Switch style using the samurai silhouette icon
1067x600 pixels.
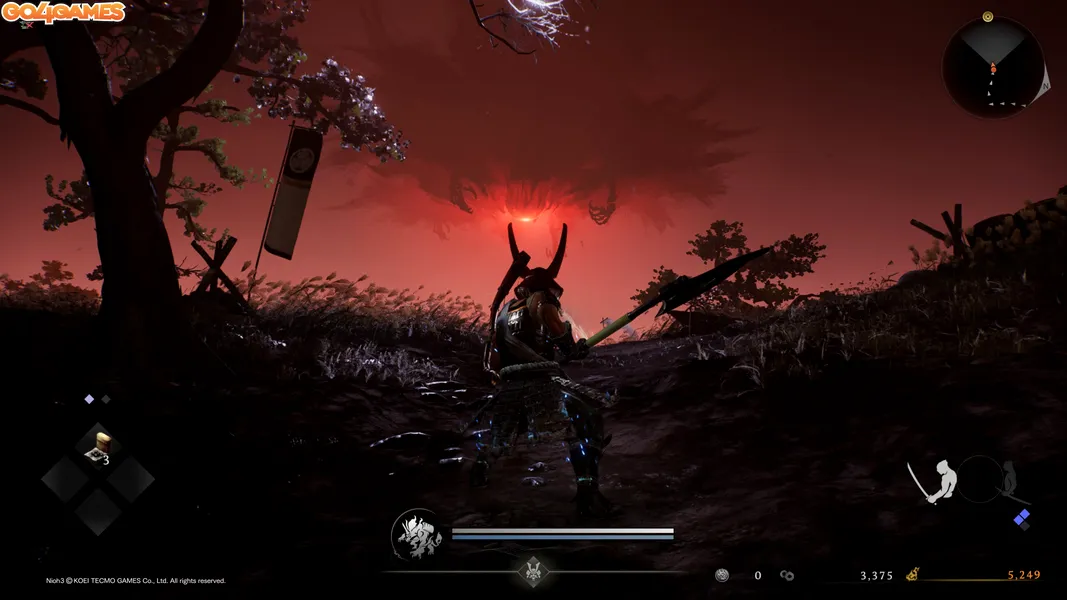(936, 482)
